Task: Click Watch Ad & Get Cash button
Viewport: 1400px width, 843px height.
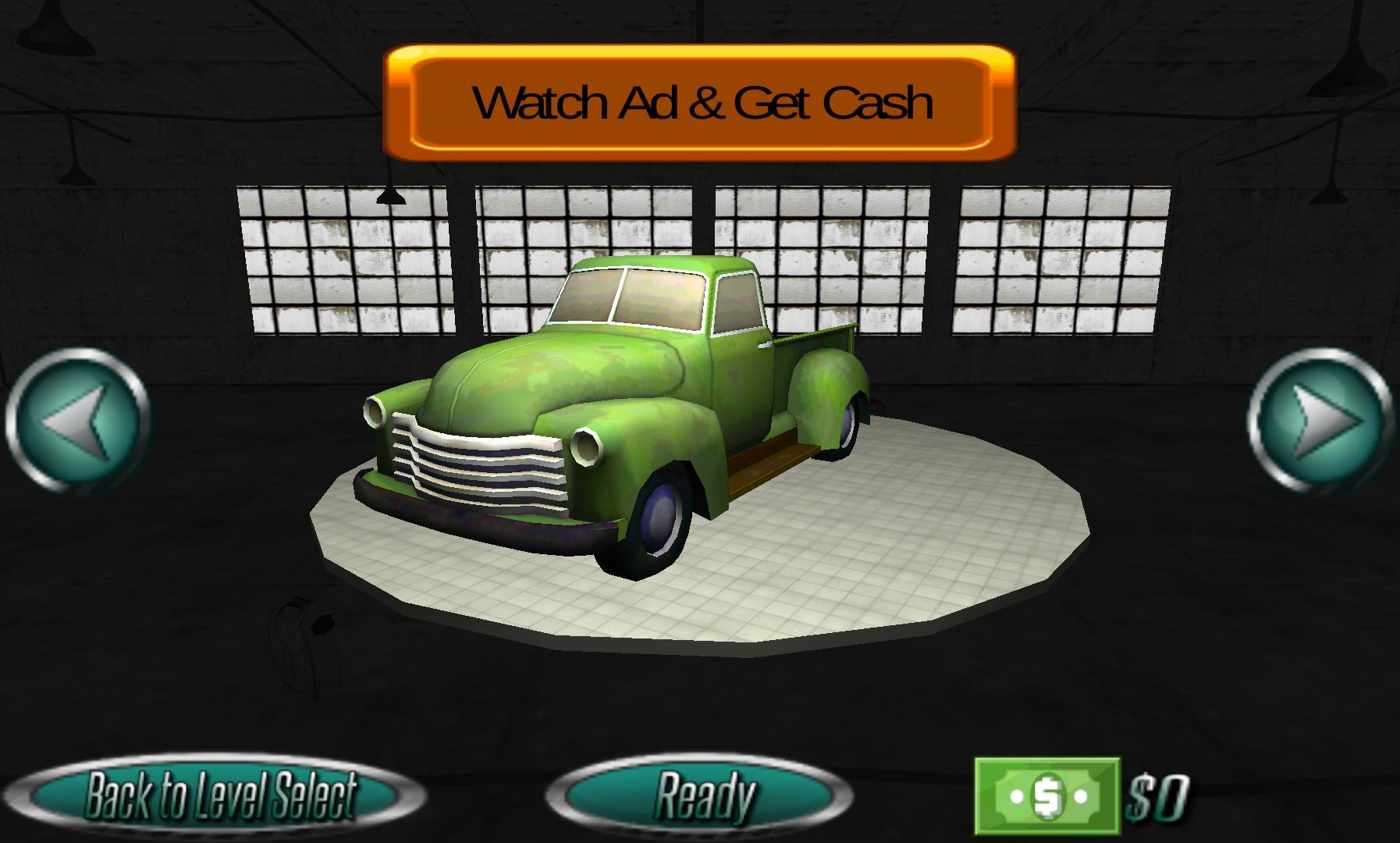Action: 700,103
